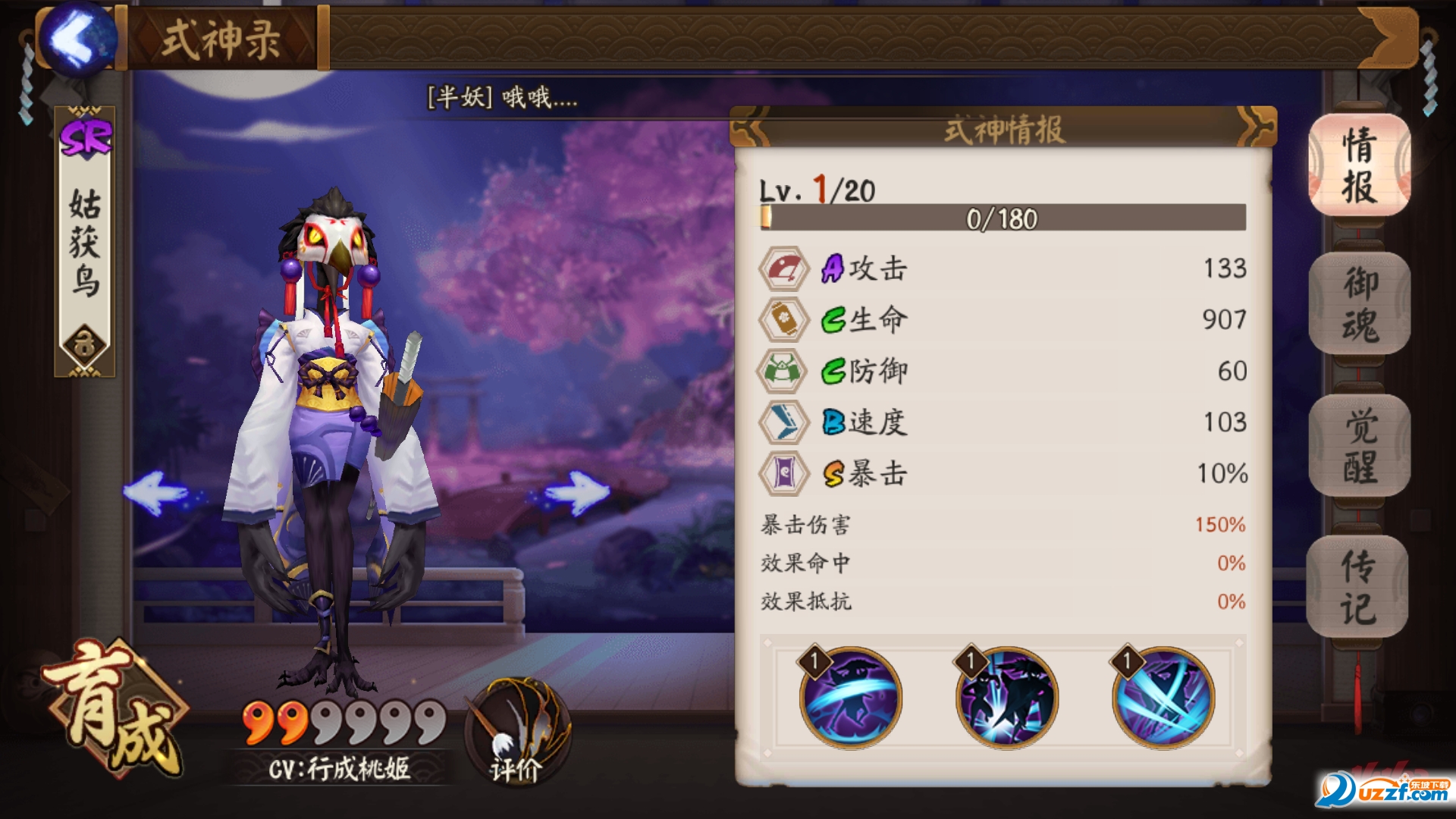This screenshot has height=819, width=1456.
Task: Switch to the 觉醒 awakening tab
Action: coord(1360,447)
